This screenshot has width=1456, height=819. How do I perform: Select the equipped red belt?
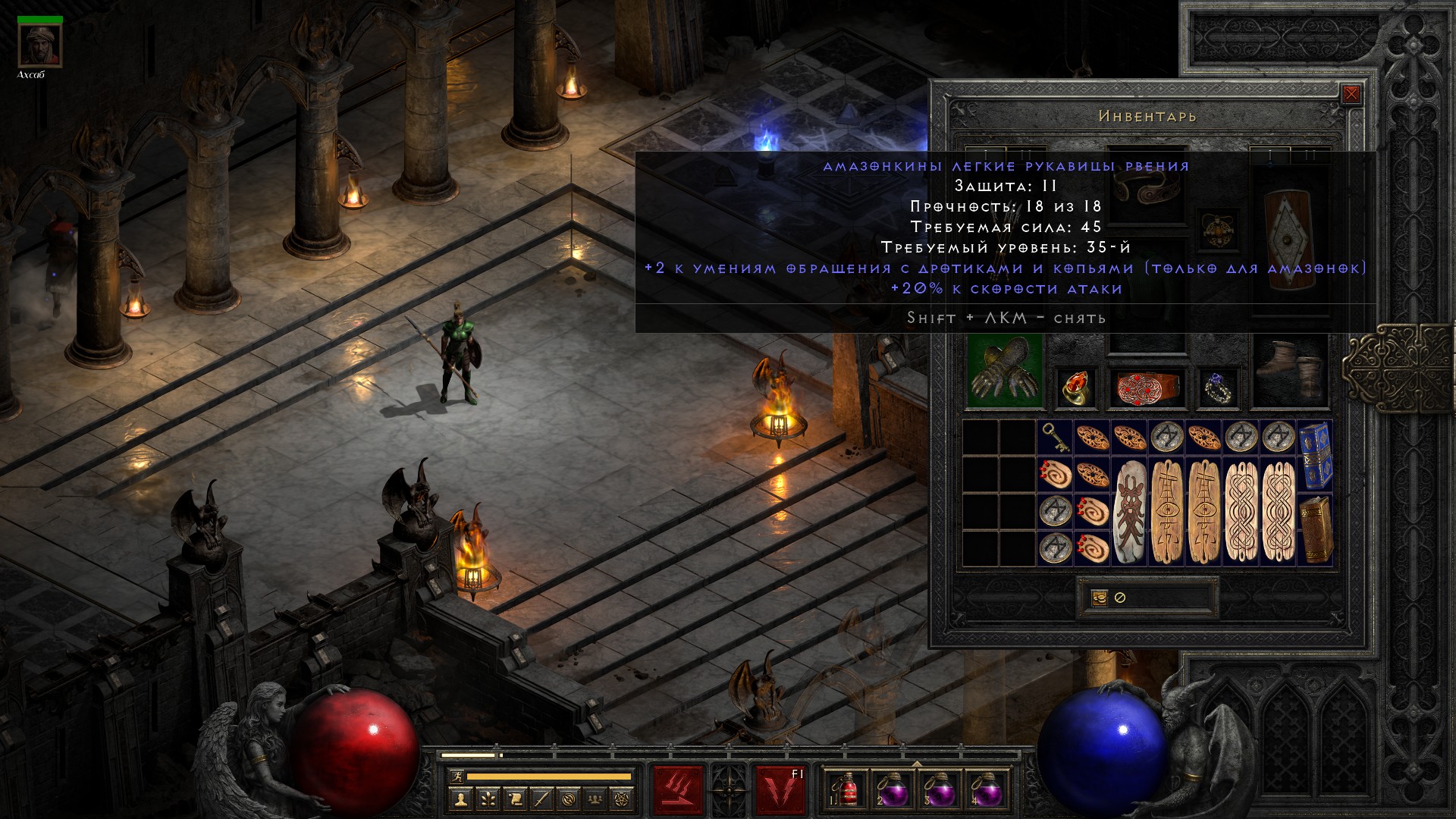click(1146, 388)
